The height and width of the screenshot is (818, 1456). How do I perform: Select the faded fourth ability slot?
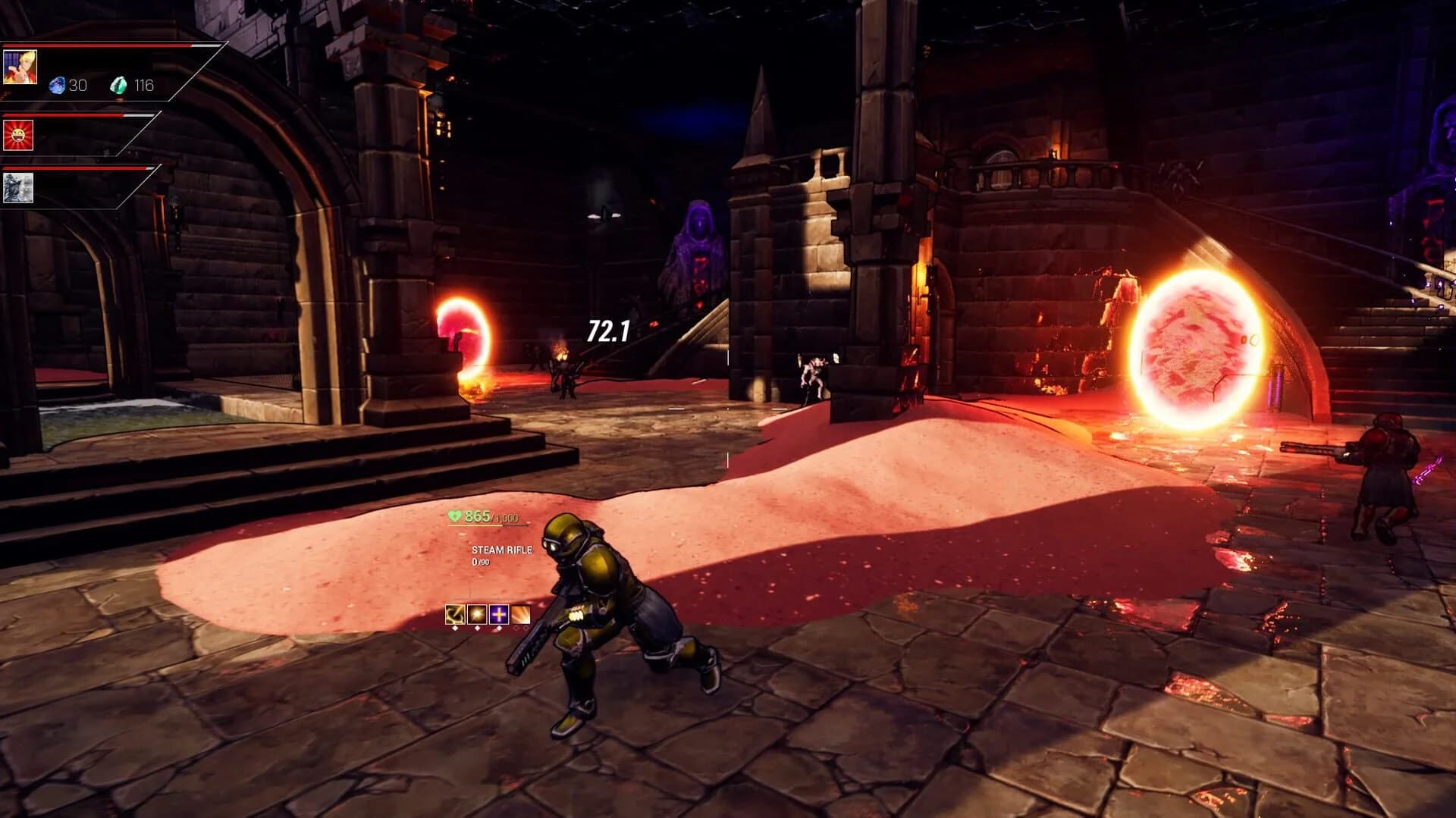(520, 615)
